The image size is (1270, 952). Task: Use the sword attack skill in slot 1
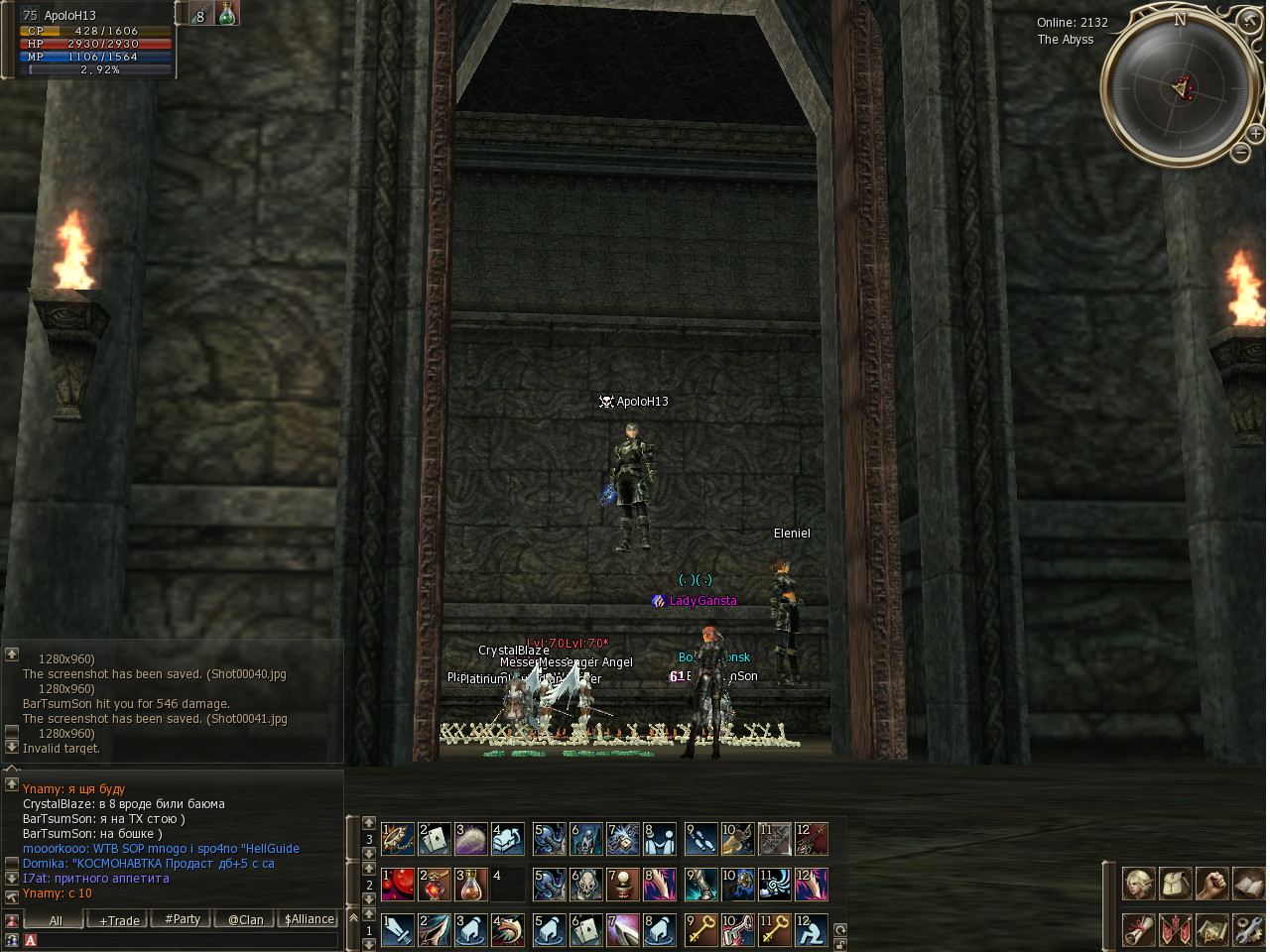(x=399, y=930)
